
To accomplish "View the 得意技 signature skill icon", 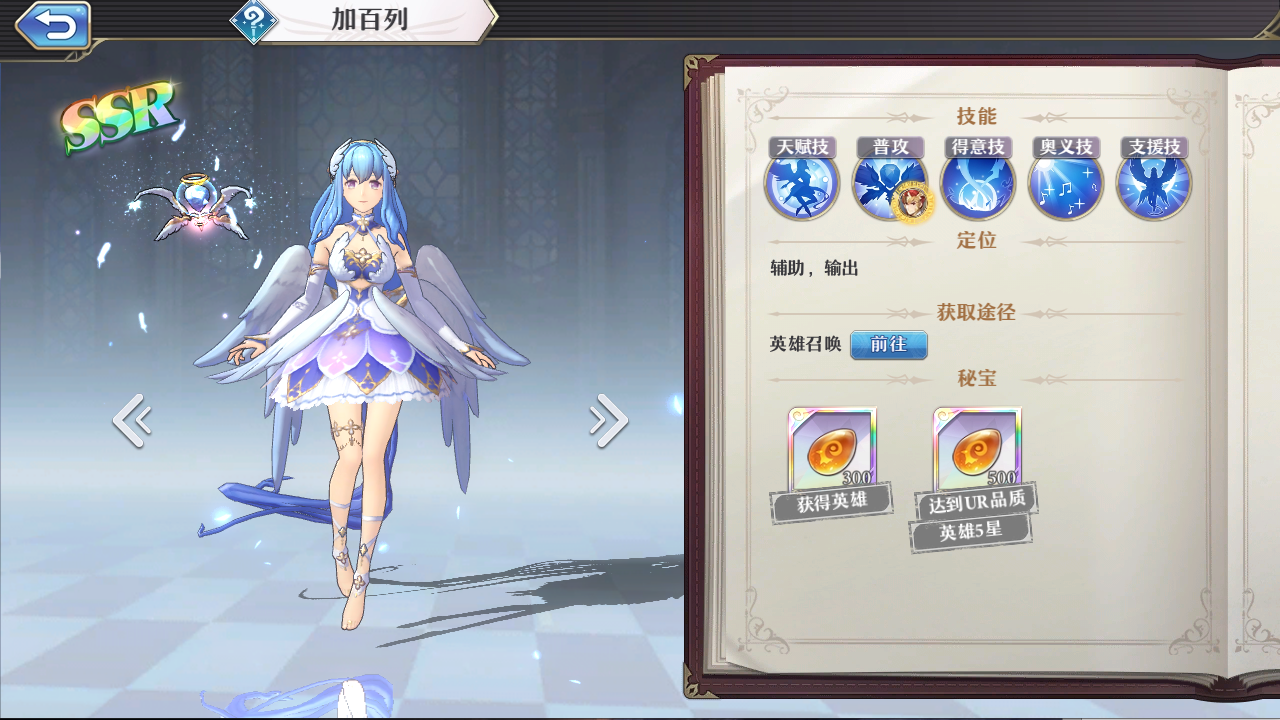I will (977, 185).
